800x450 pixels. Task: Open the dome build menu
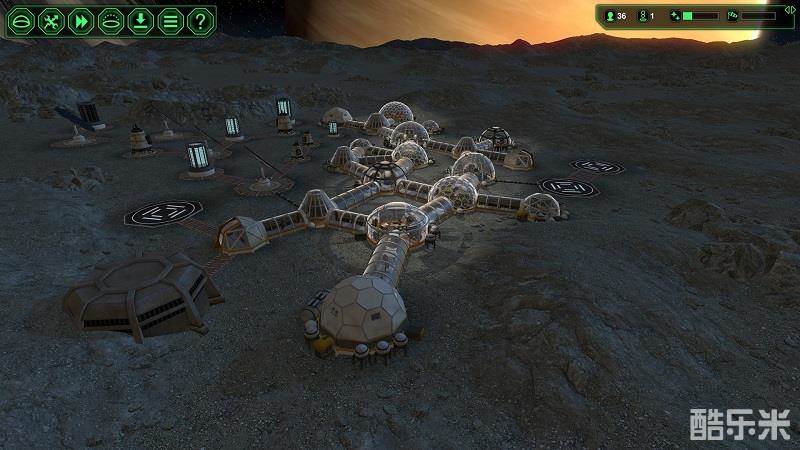(x=22, y=20)
